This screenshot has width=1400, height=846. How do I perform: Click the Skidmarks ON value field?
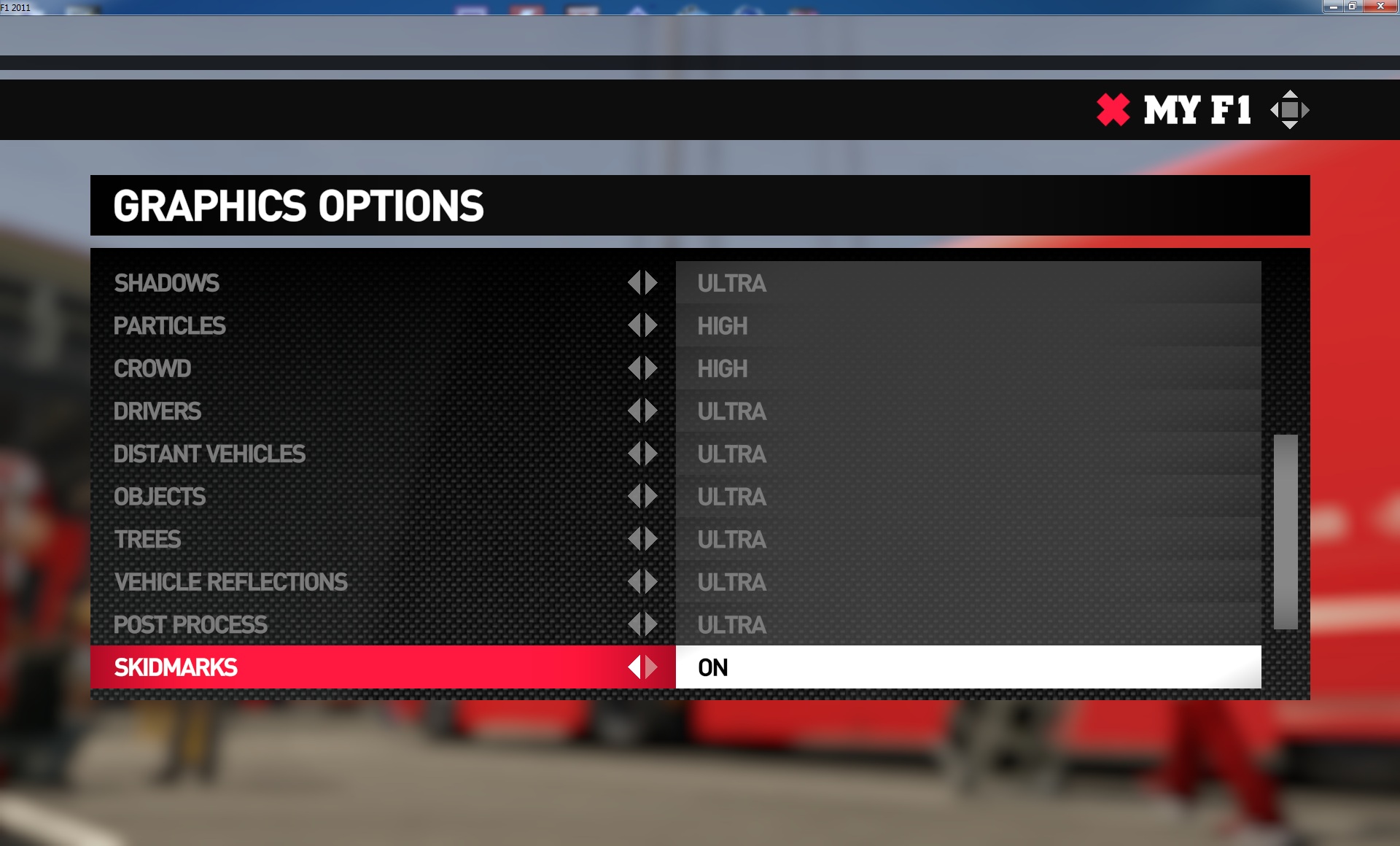click(968, 667)
